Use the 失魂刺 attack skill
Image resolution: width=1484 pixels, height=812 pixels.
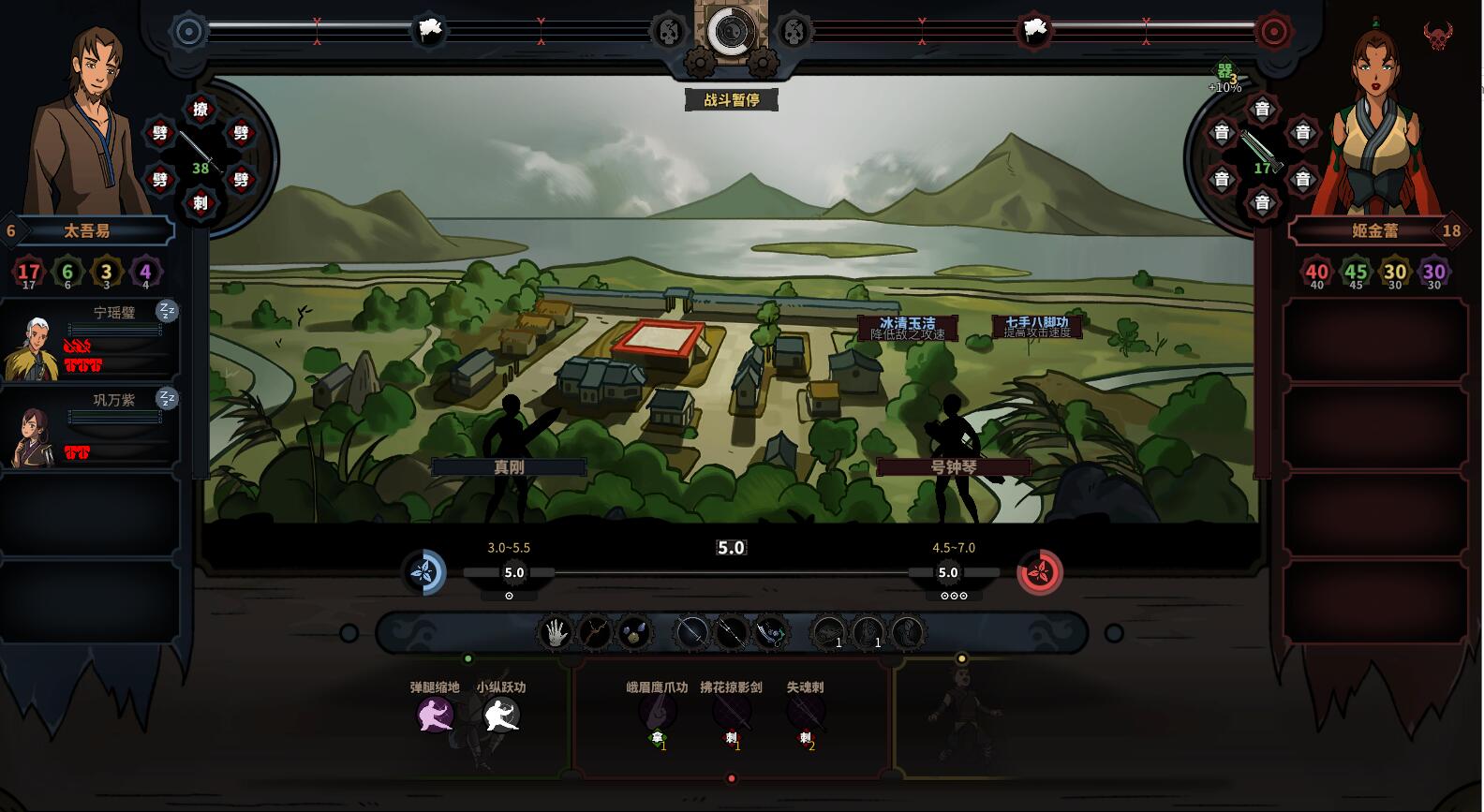(805, 713)
